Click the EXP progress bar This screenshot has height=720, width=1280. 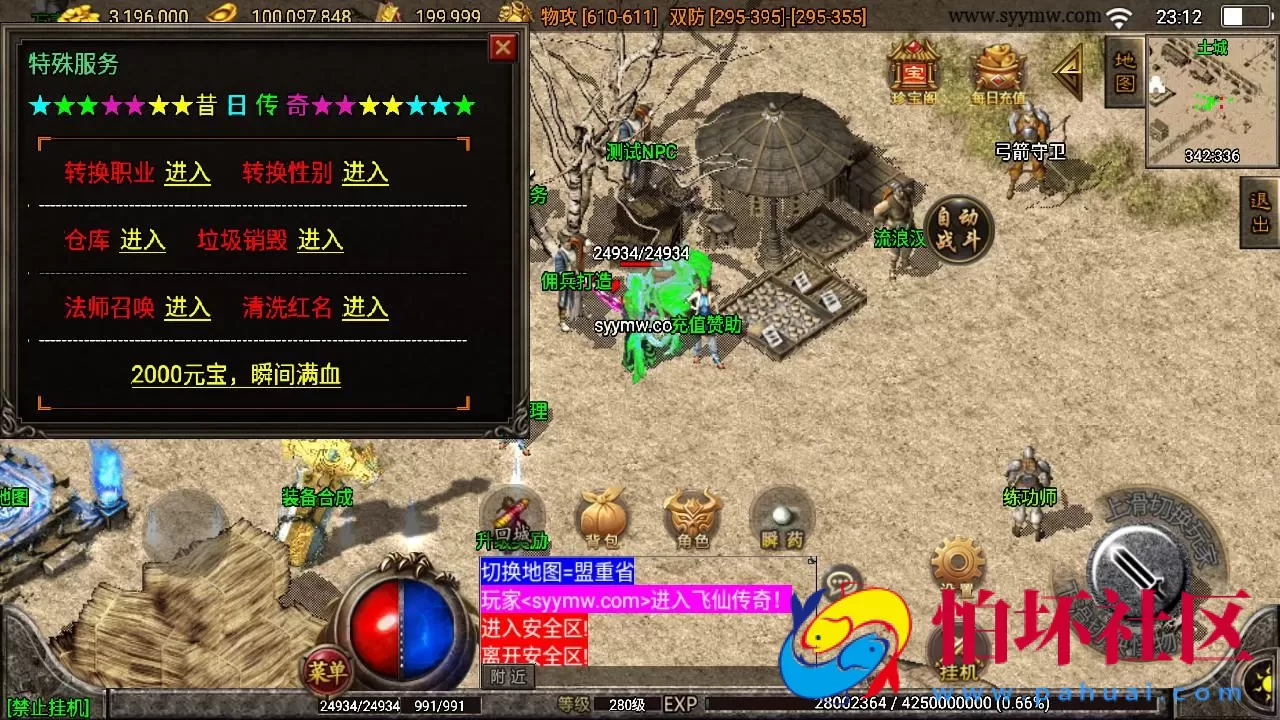(x=950, y=704)
